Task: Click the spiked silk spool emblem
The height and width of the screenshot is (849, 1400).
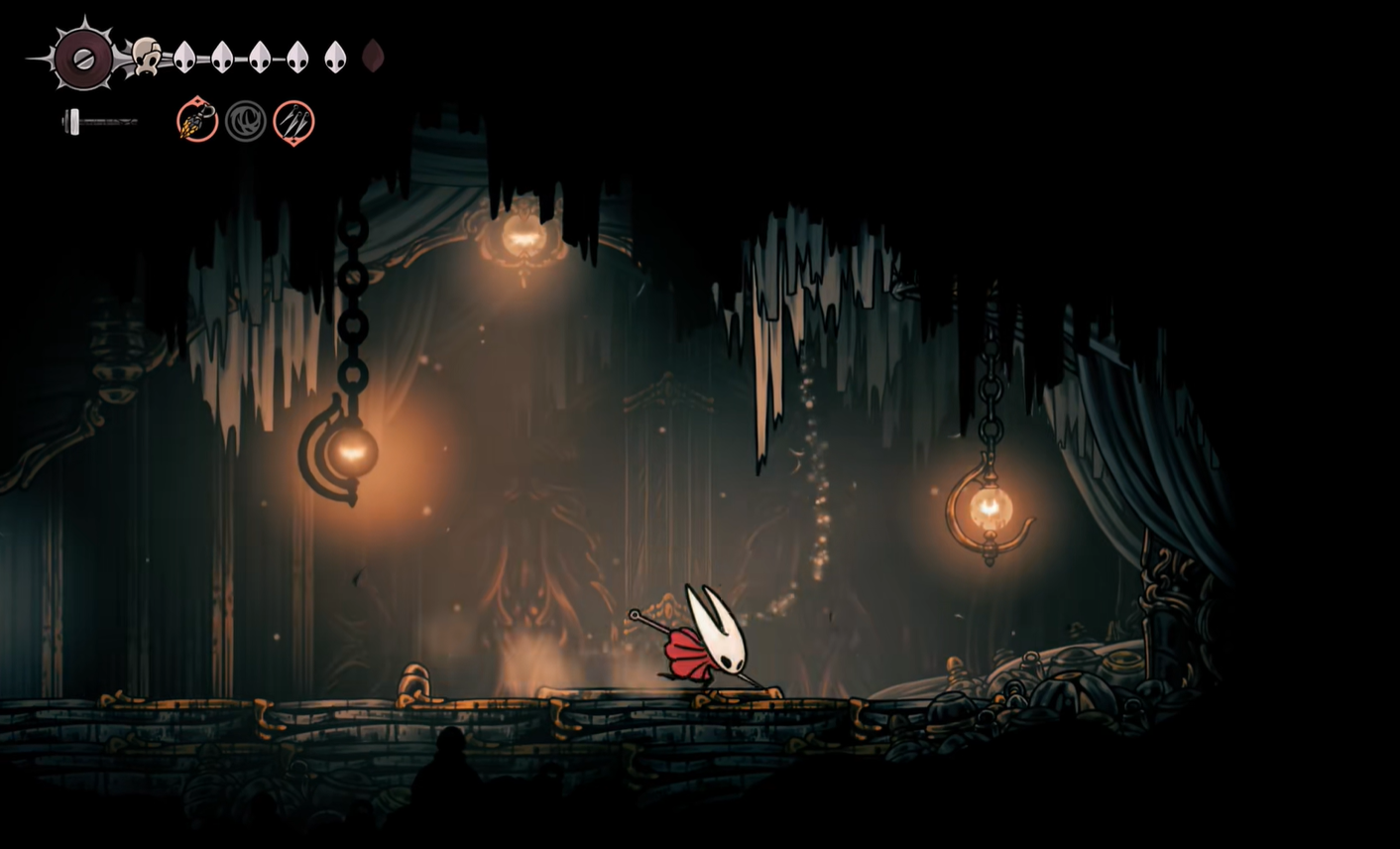Action: [x=83, y=59]
